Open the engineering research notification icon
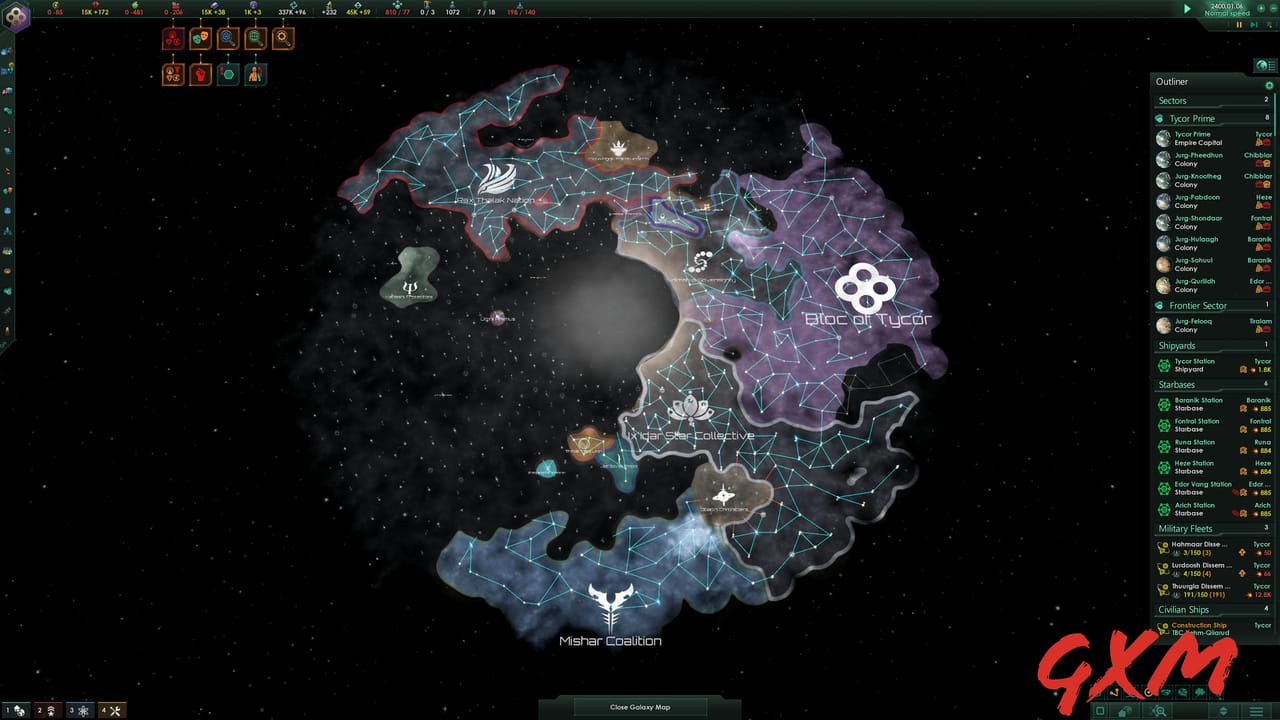 point(280,38)
